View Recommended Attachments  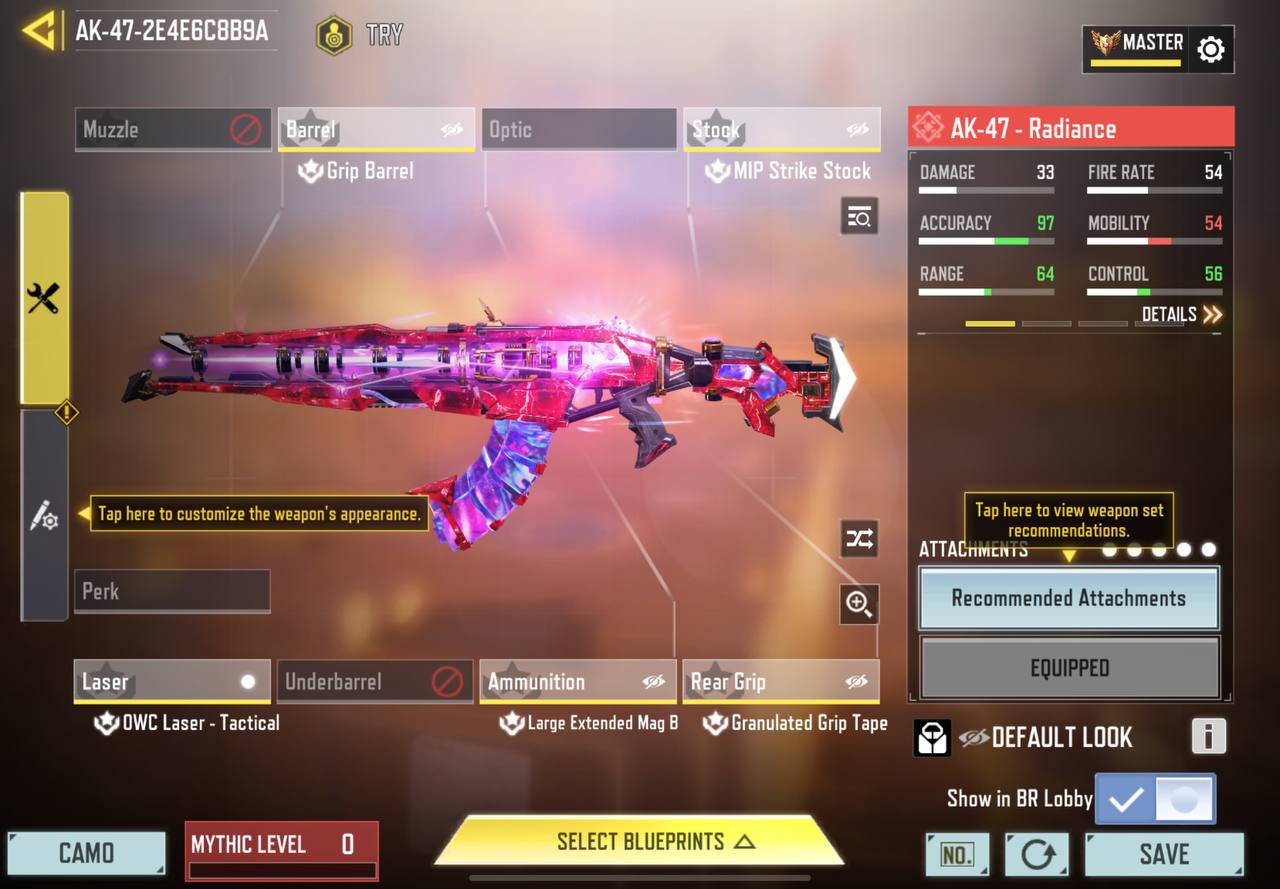[1069, 598]
